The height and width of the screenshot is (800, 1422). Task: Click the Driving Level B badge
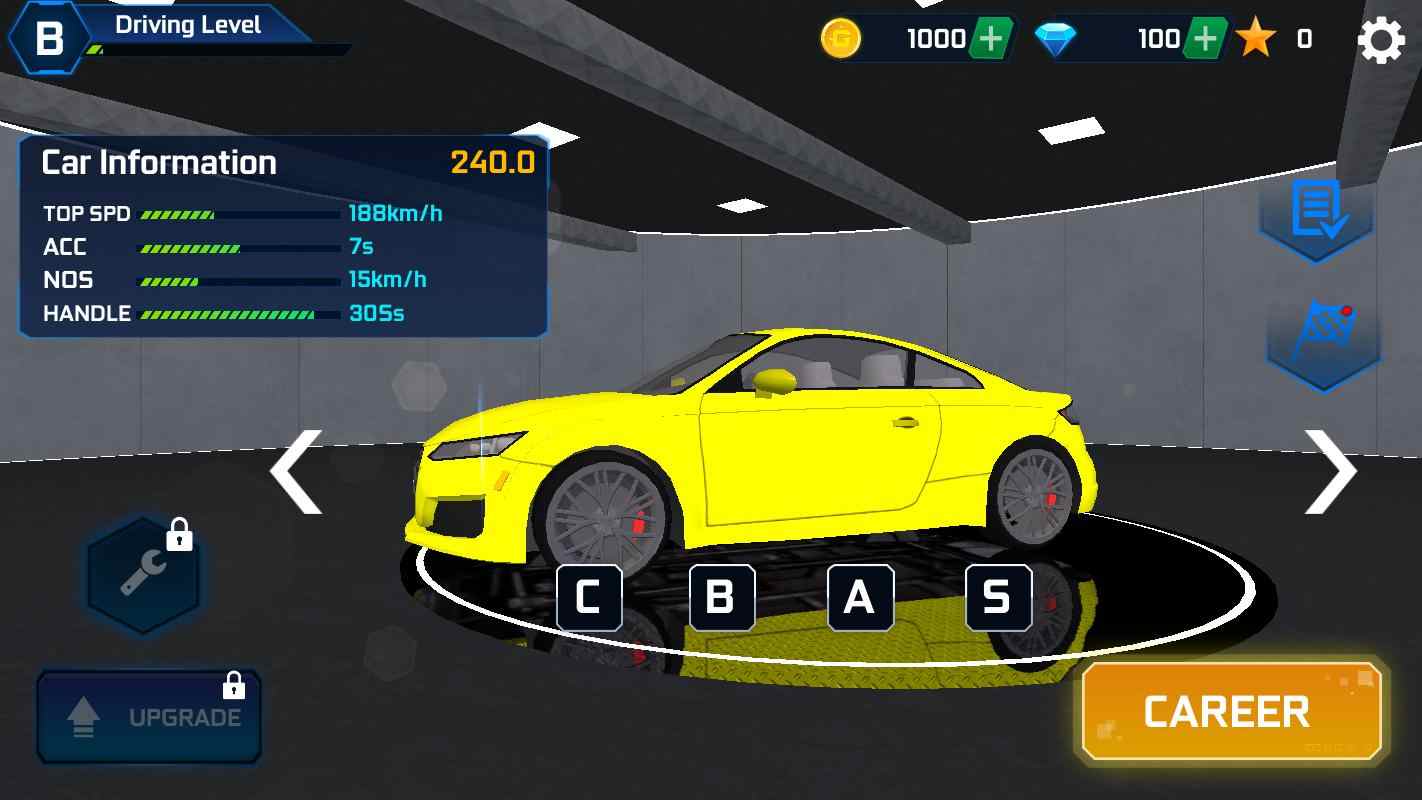pos(48,39)
